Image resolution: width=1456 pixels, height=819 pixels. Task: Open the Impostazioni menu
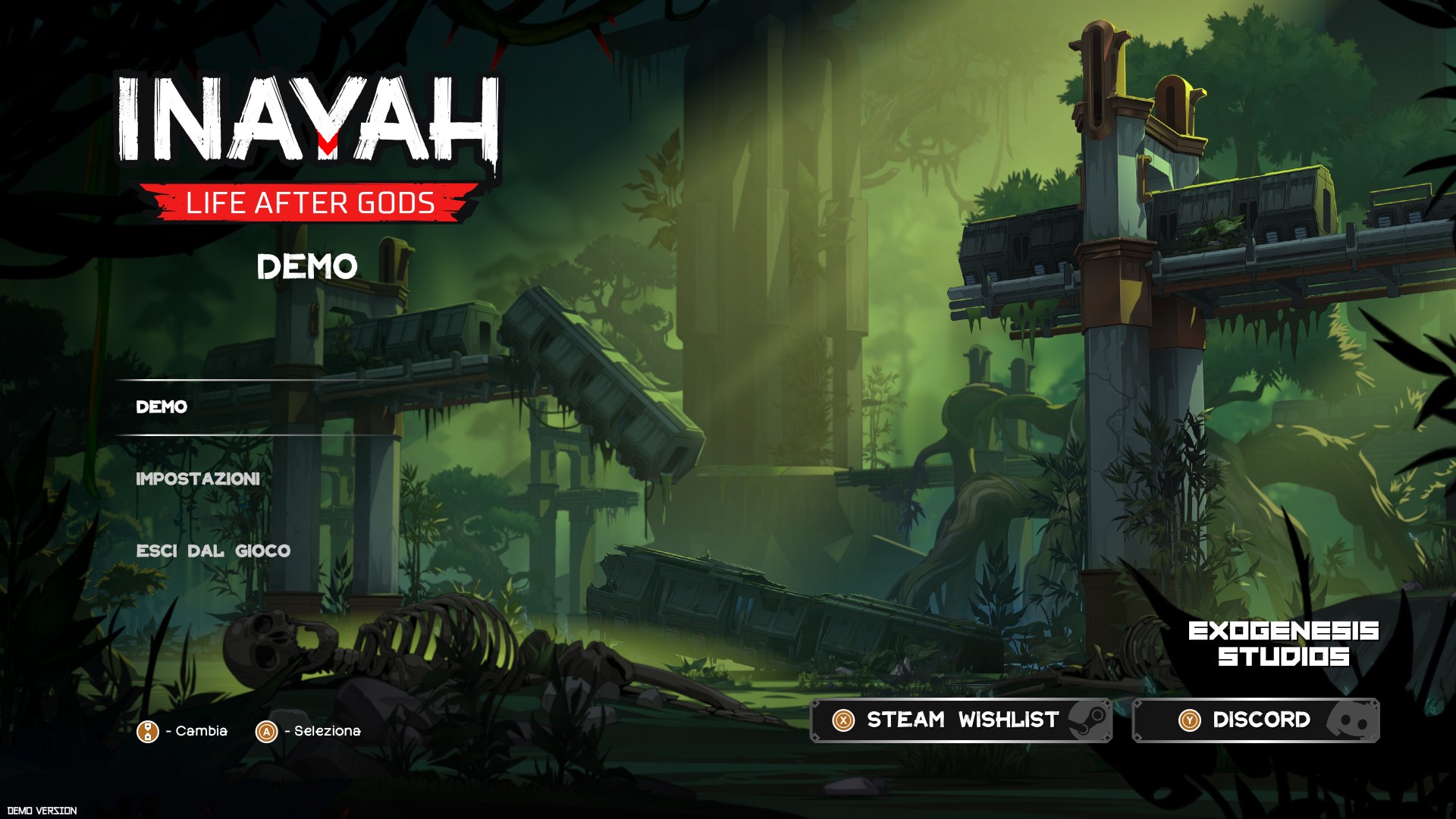(x=198, y=479)
